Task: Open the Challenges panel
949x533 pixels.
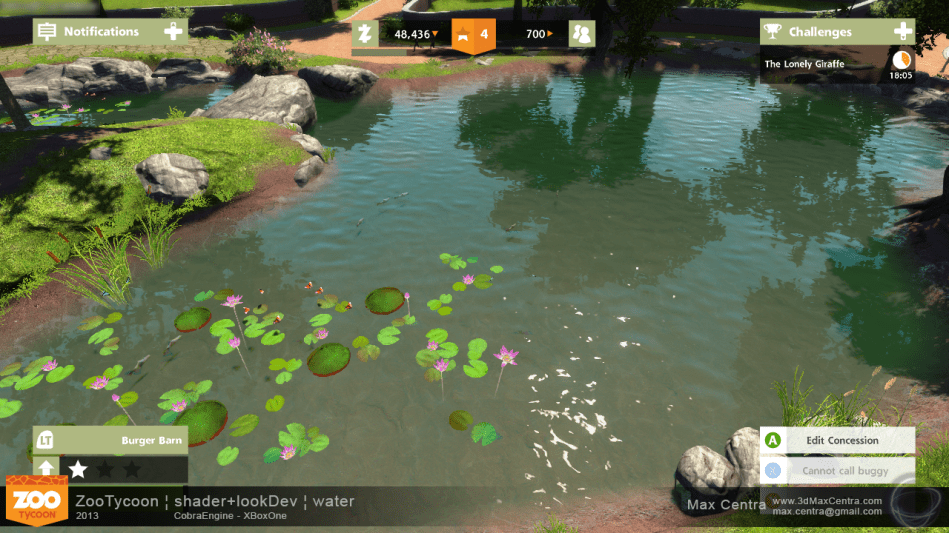Action: (820, 32)
